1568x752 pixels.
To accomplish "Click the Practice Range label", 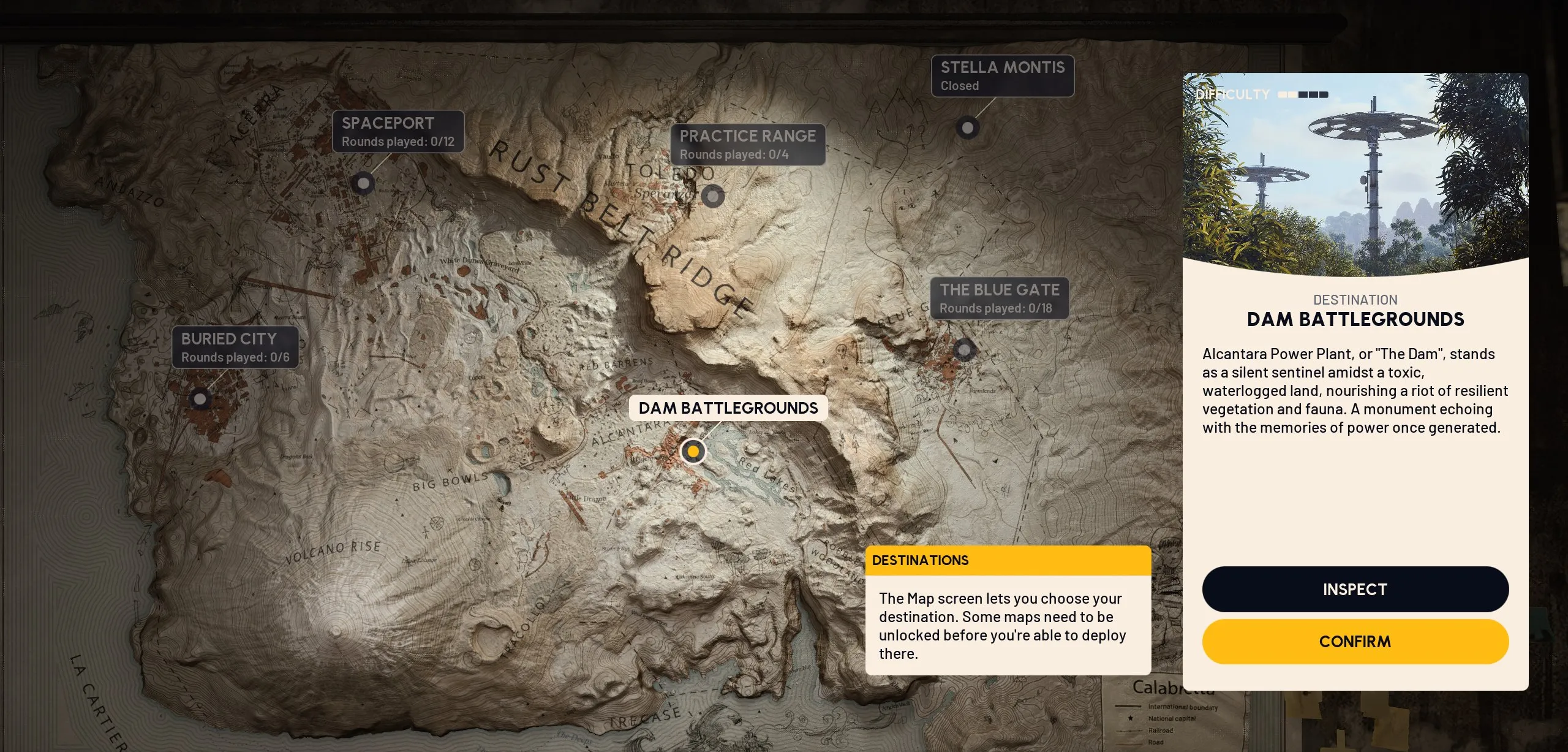I will pyautogui.click(x=747, y=144).
